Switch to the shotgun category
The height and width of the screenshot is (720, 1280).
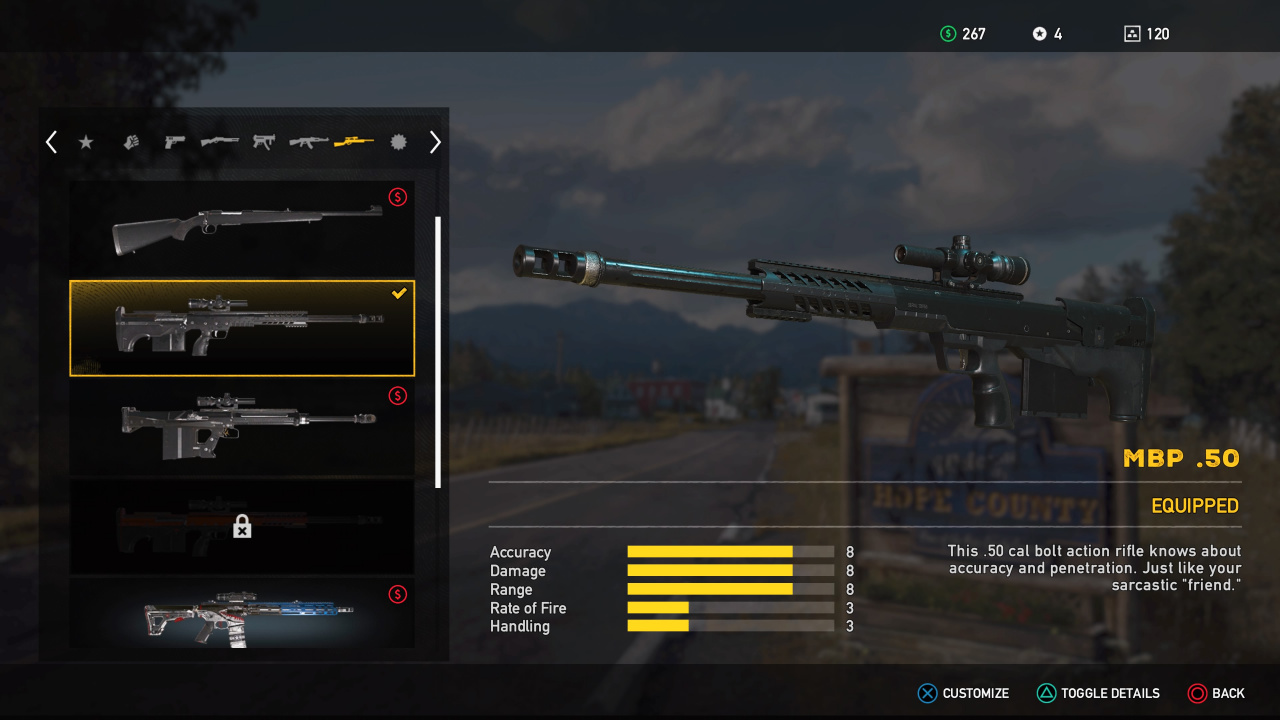(x=220, y=142)
